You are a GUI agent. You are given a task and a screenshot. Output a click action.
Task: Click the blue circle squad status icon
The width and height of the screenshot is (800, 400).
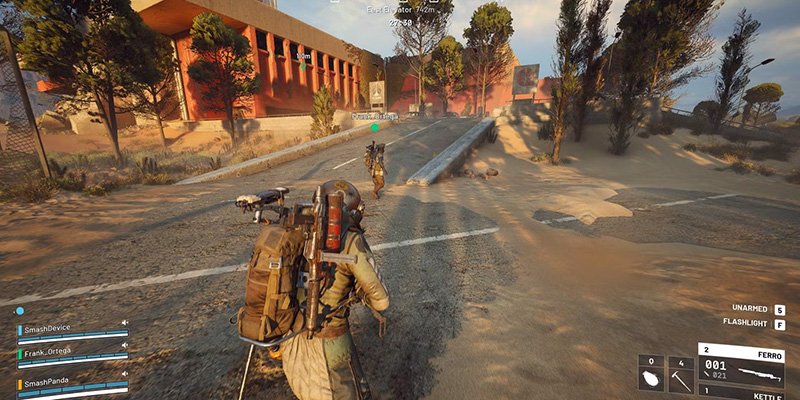(x=19, y=311)
